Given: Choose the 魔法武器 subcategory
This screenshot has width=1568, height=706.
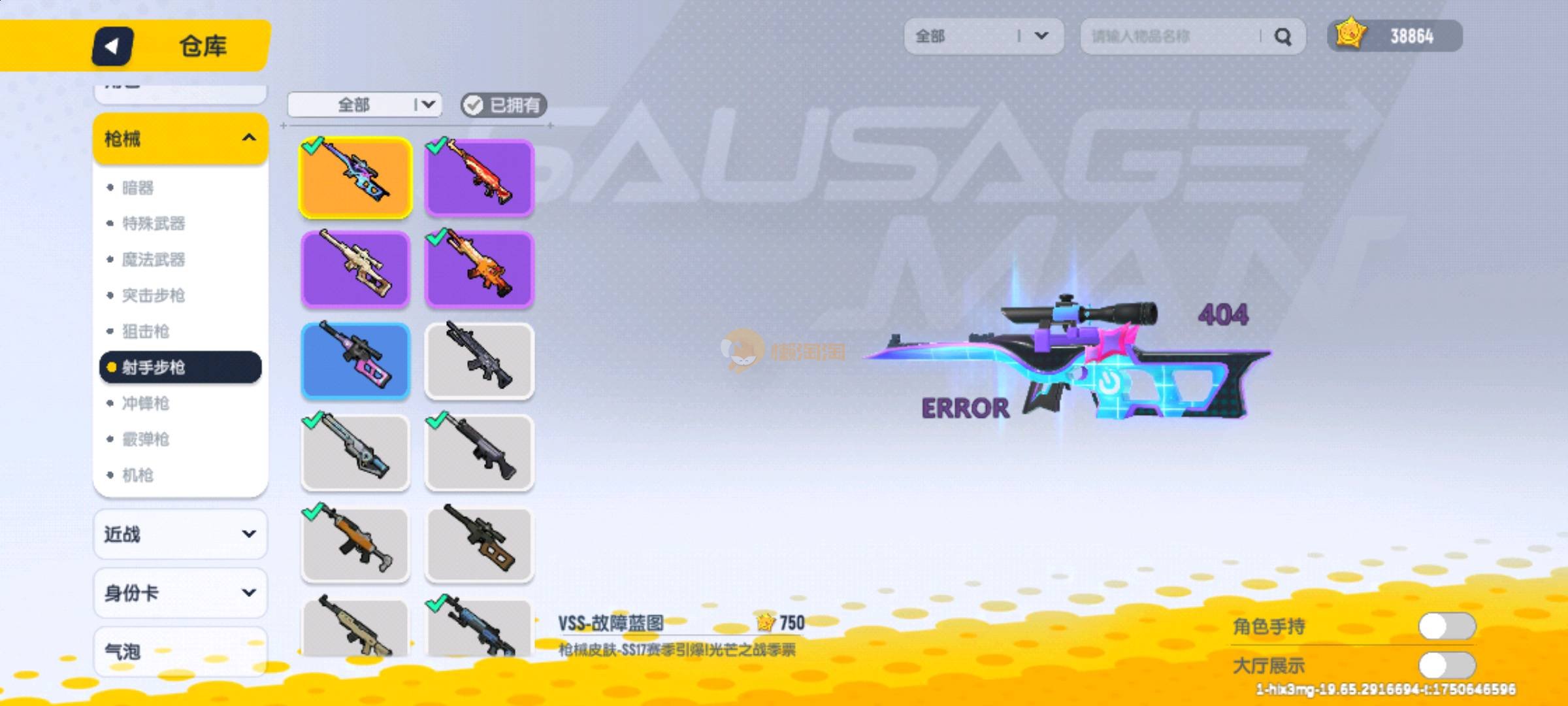Looking at the screenshot, I should click(154, 260).
